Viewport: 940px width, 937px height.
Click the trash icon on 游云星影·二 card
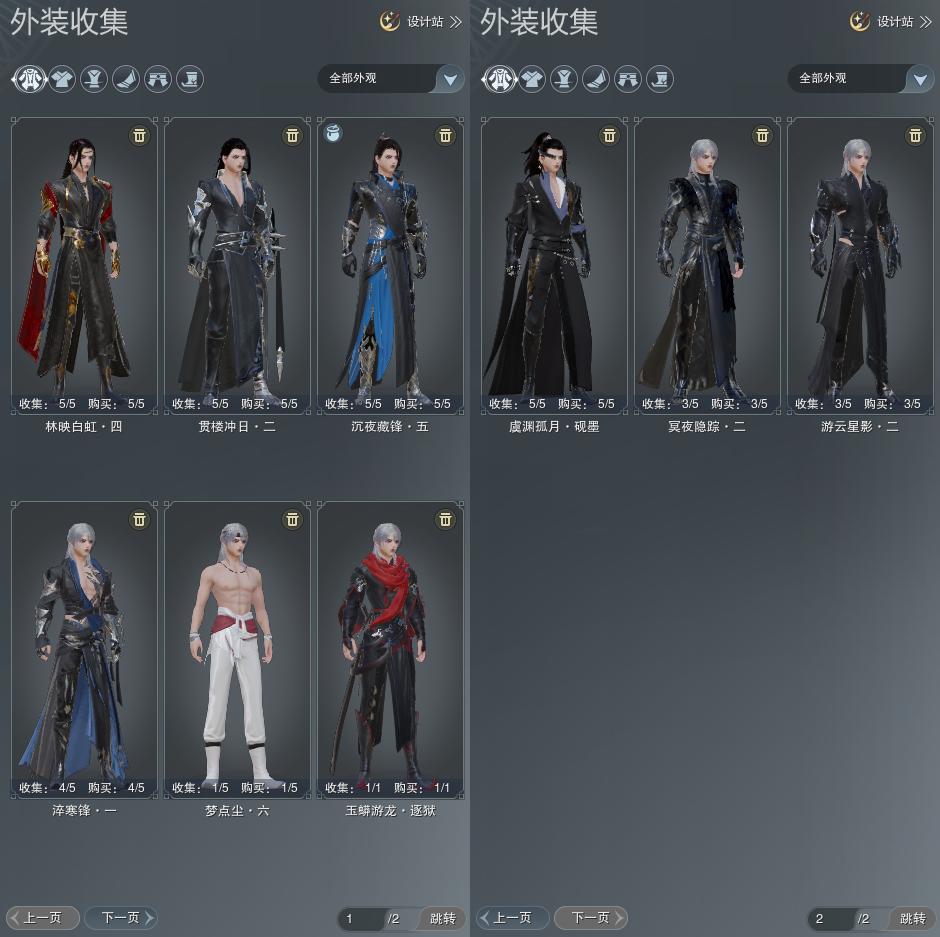coord(915,135)
